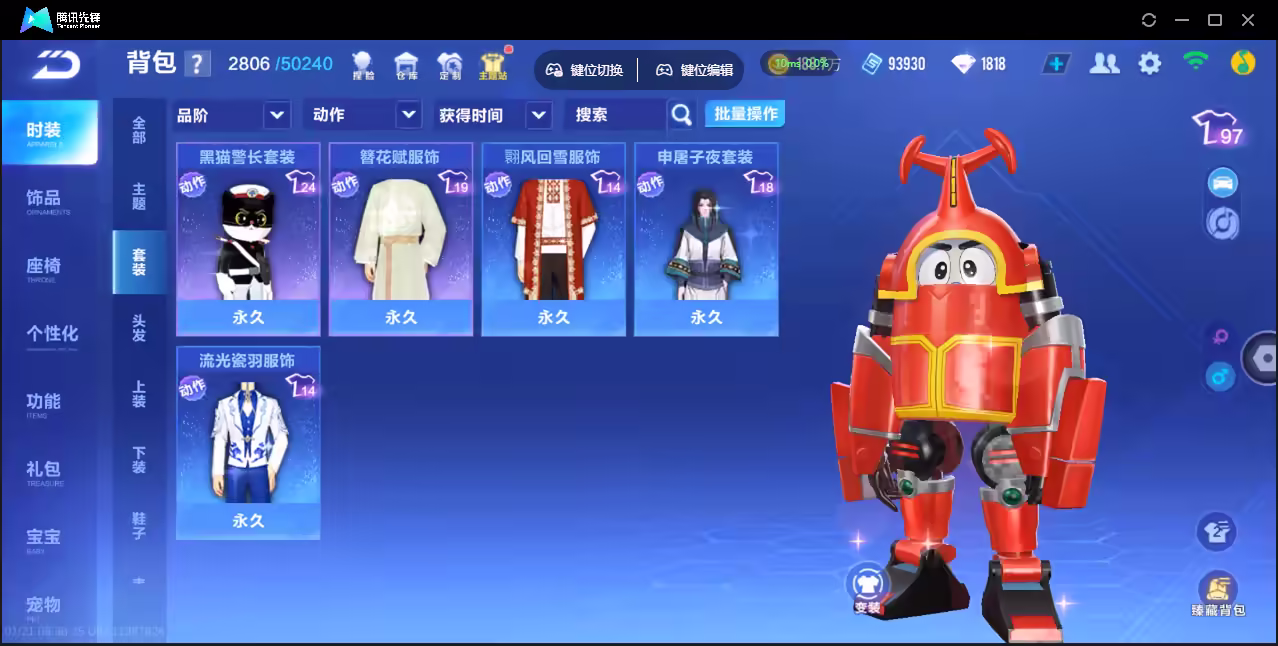This screenshot has width=1278, height=646.
Task: Pick the 申屠子夜套装 outfit card
Action: pyautogui.click(x=706, y=239)
